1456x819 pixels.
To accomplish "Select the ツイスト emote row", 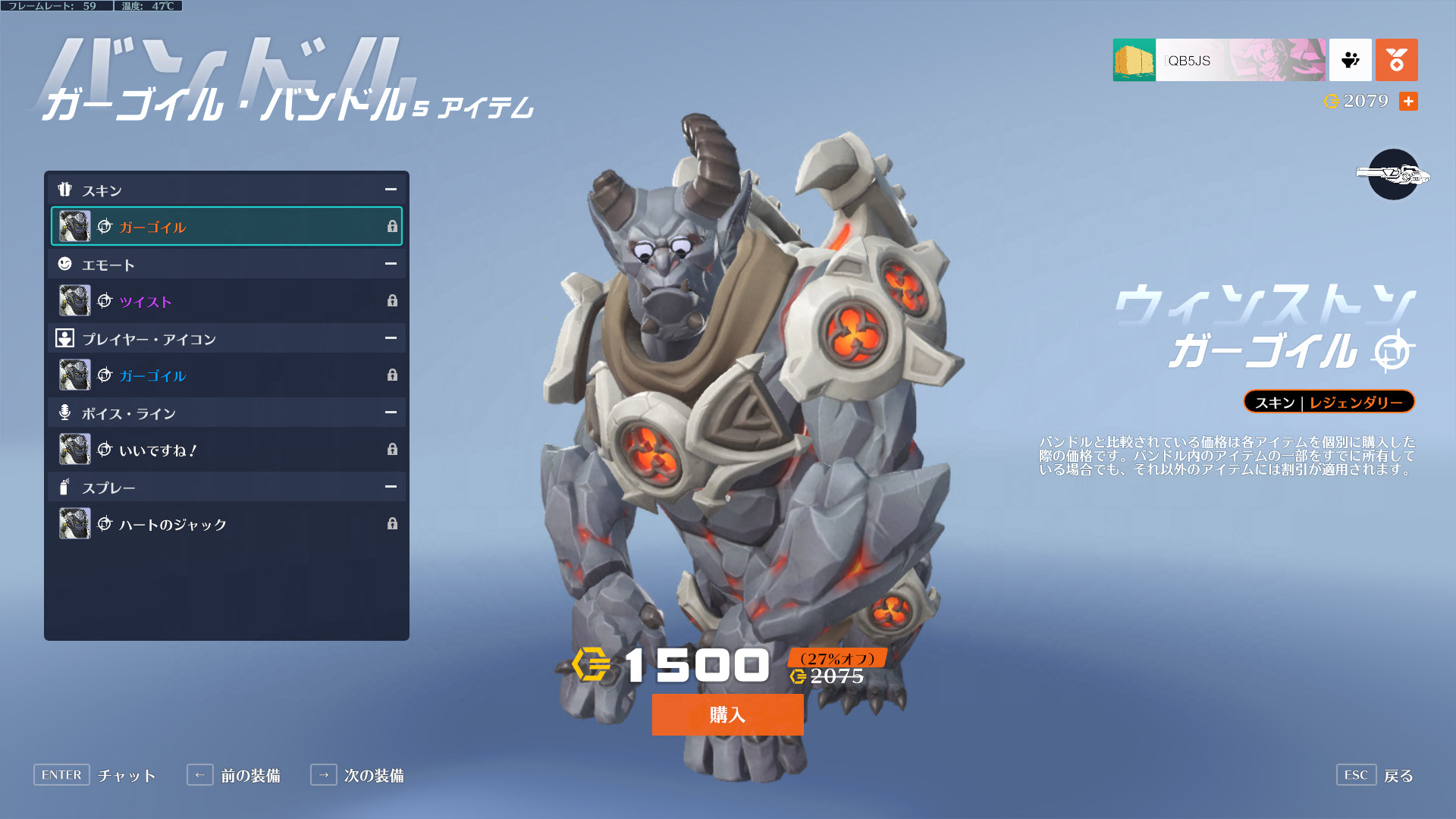I will pyautogui.click(x=226, y=301).
